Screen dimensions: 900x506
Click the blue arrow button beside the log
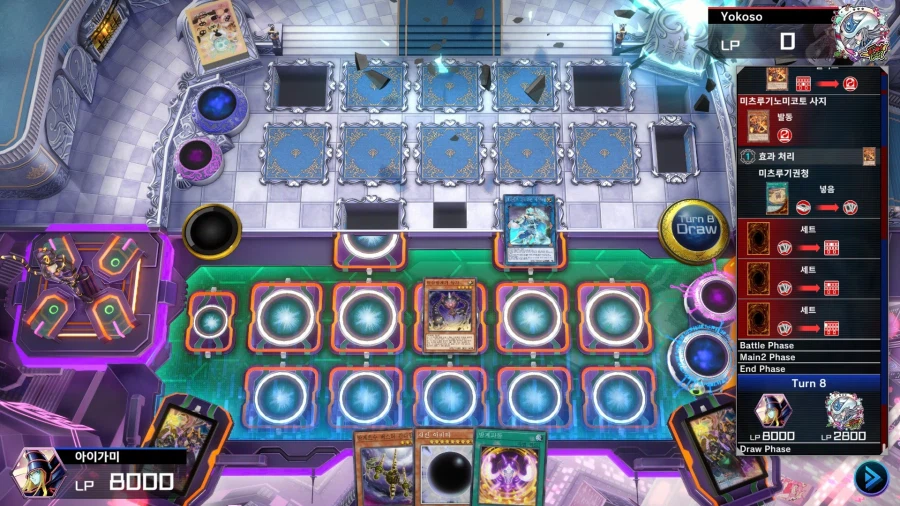pos(870,478)
